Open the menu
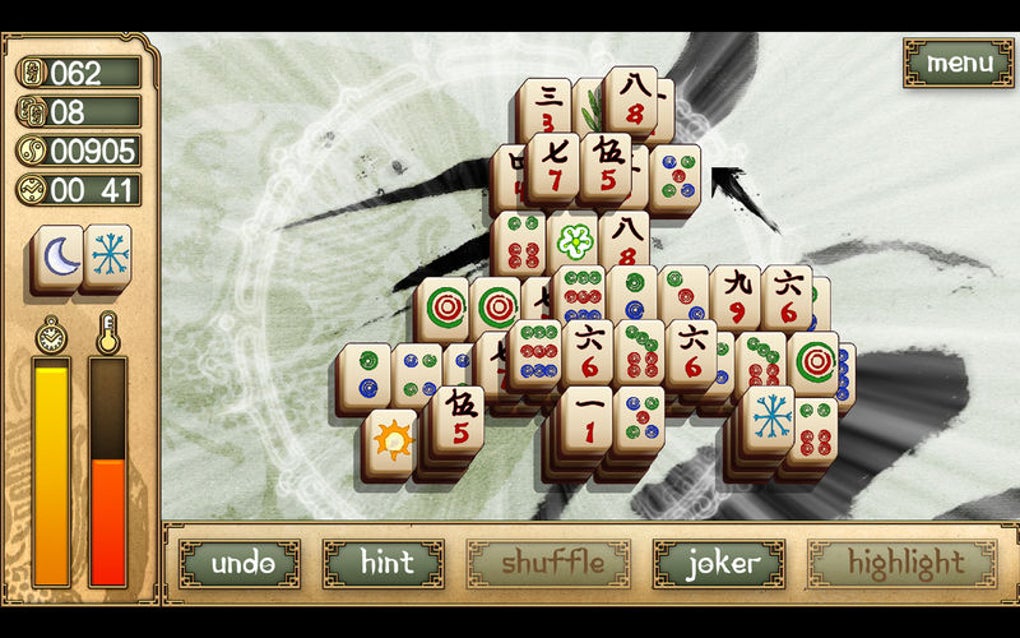Image resolution: width=1020 pixels, height=638 pixels. (958, 63)
